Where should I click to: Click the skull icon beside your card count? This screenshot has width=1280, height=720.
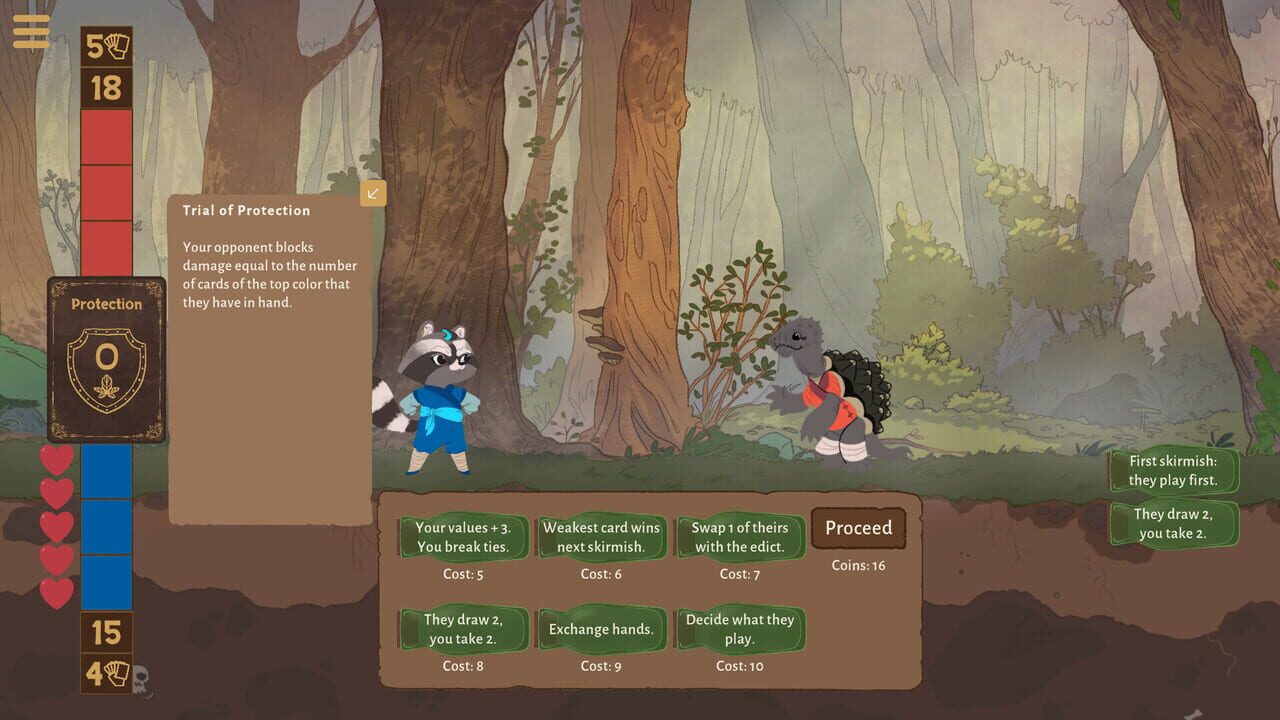tap(142, 679)
